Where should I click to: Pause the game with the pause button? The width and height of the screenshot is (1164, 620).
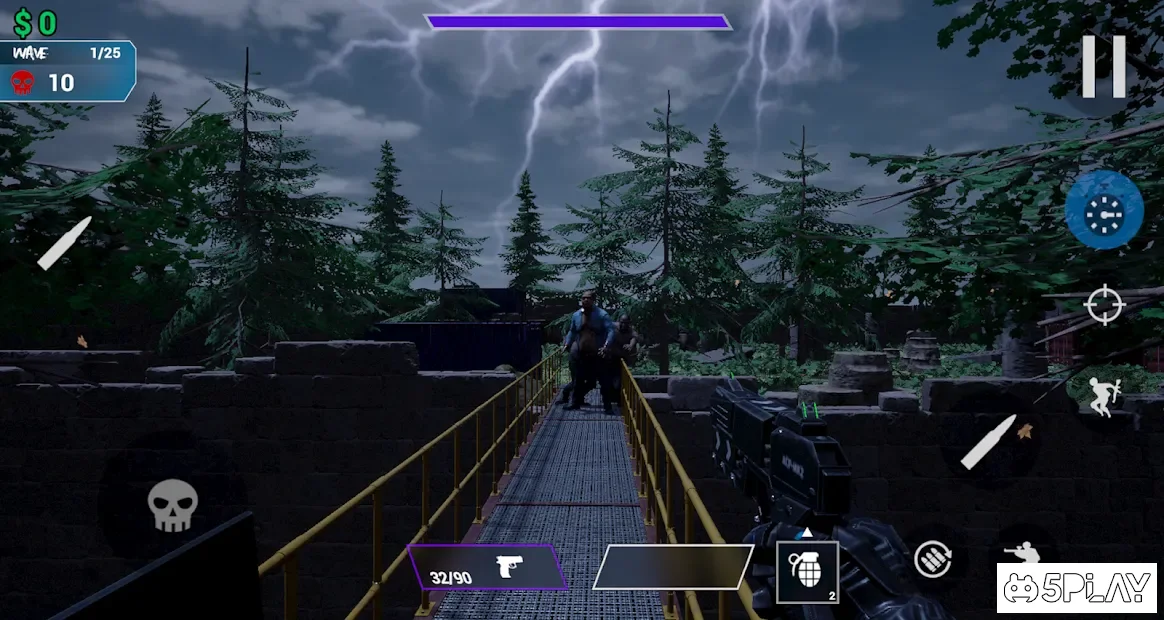[1104, 67]
